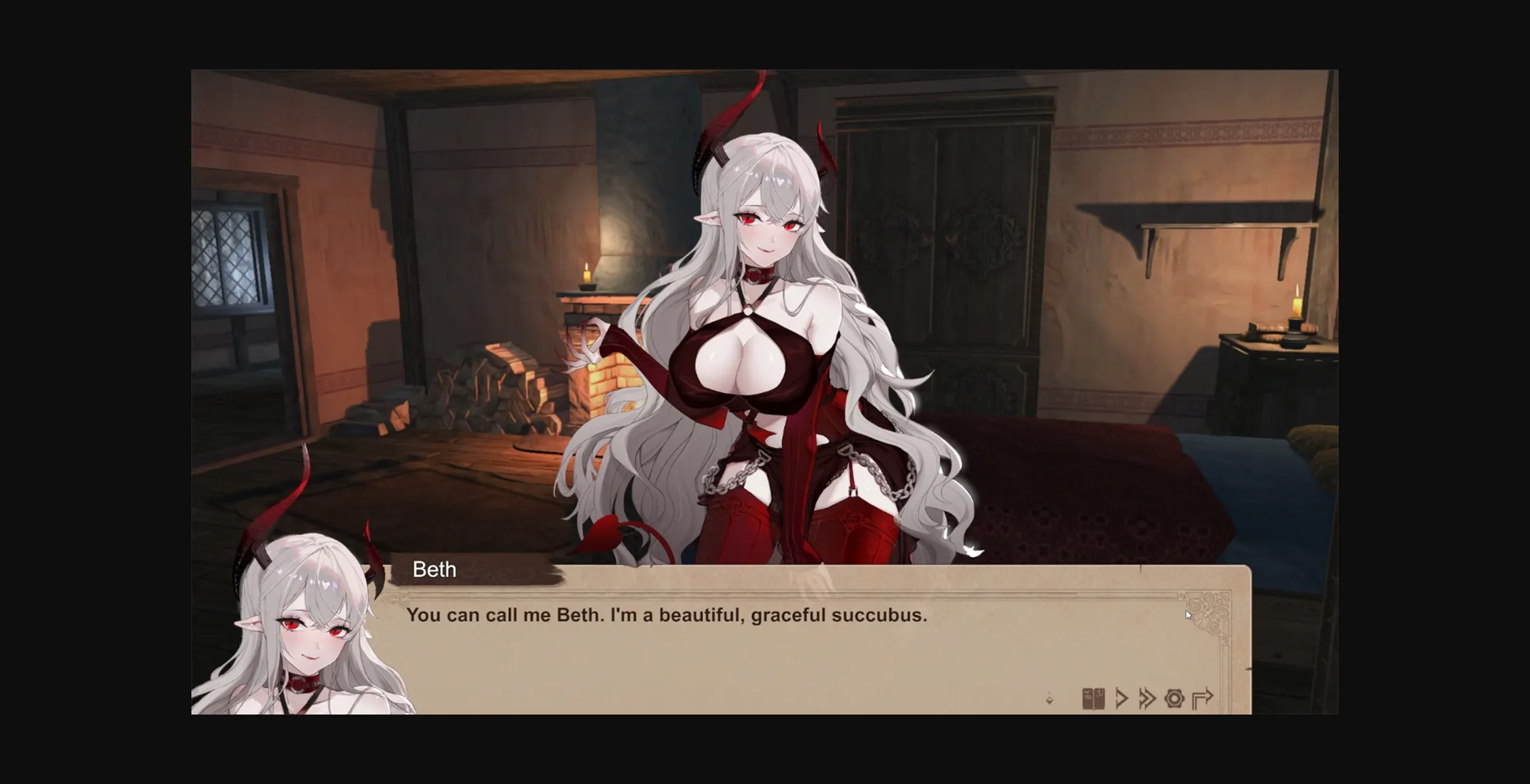Click the dialogue line about the succubus
Image resolution: width=1530 pixels, height=784 pixels.
(668, 614)
